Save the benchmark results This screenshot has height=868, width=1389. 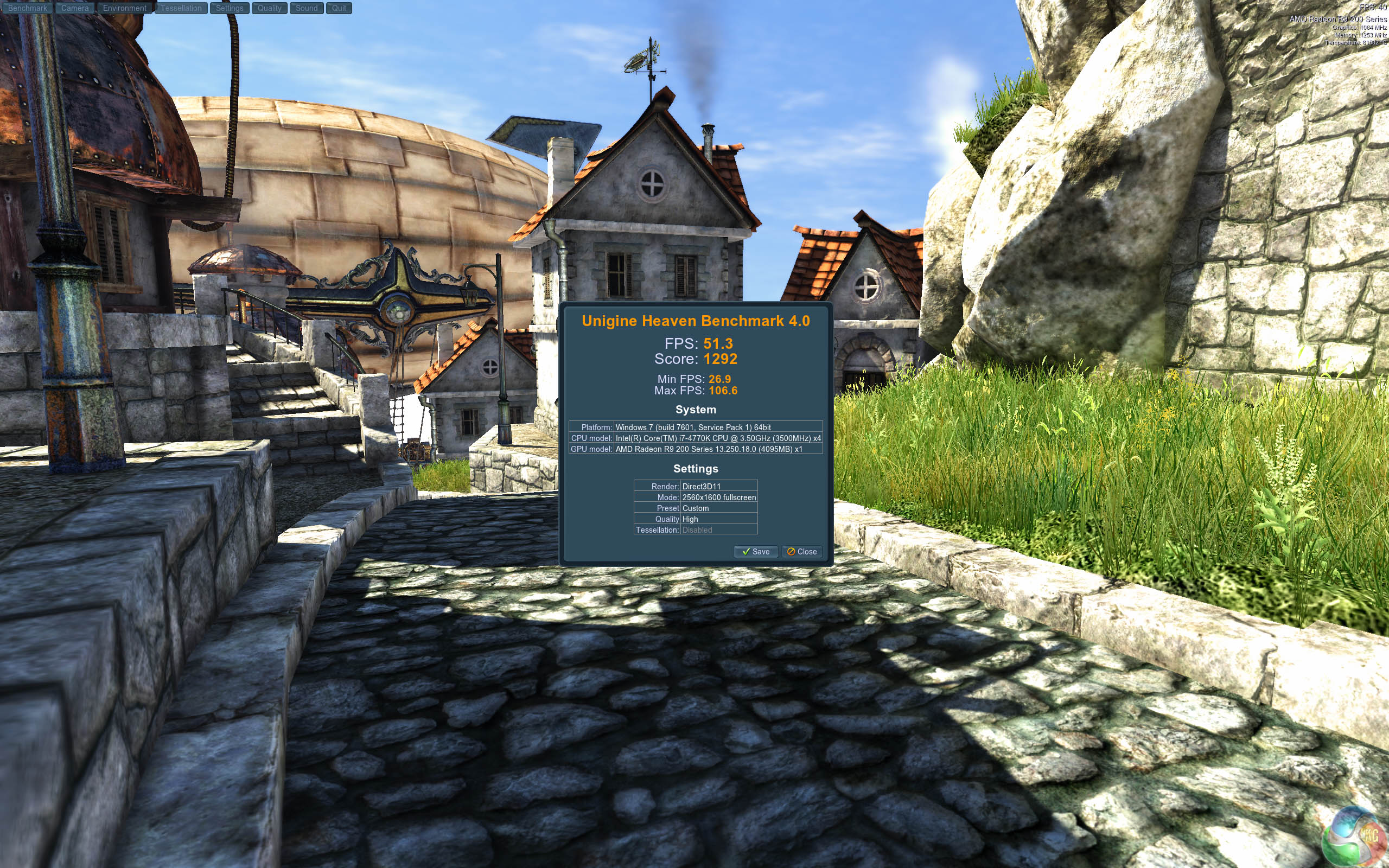click(755, 552)
